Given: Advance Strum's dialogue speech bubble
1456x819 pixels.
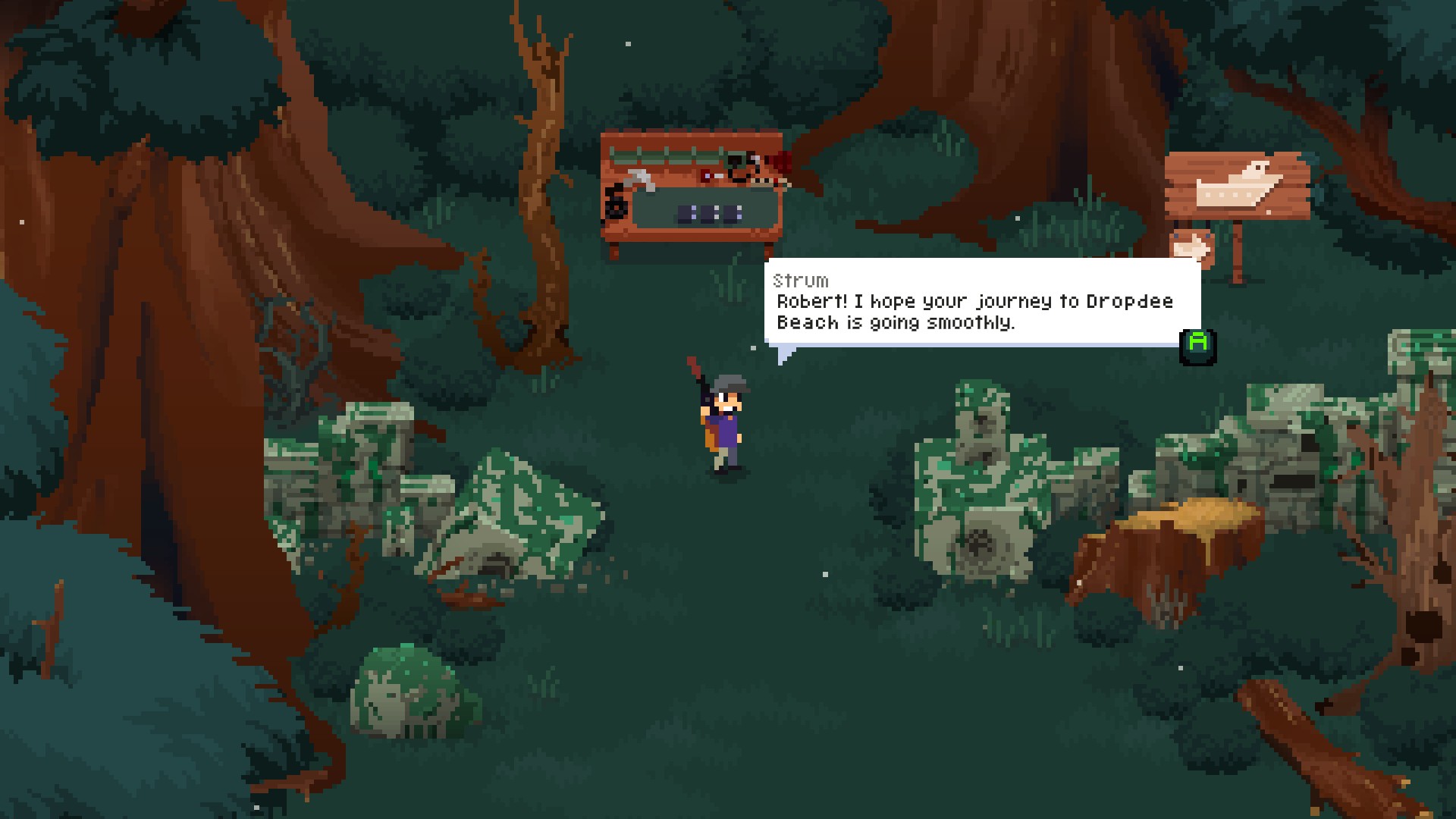Looking at the screenshot, I should tap(1197, 346).
